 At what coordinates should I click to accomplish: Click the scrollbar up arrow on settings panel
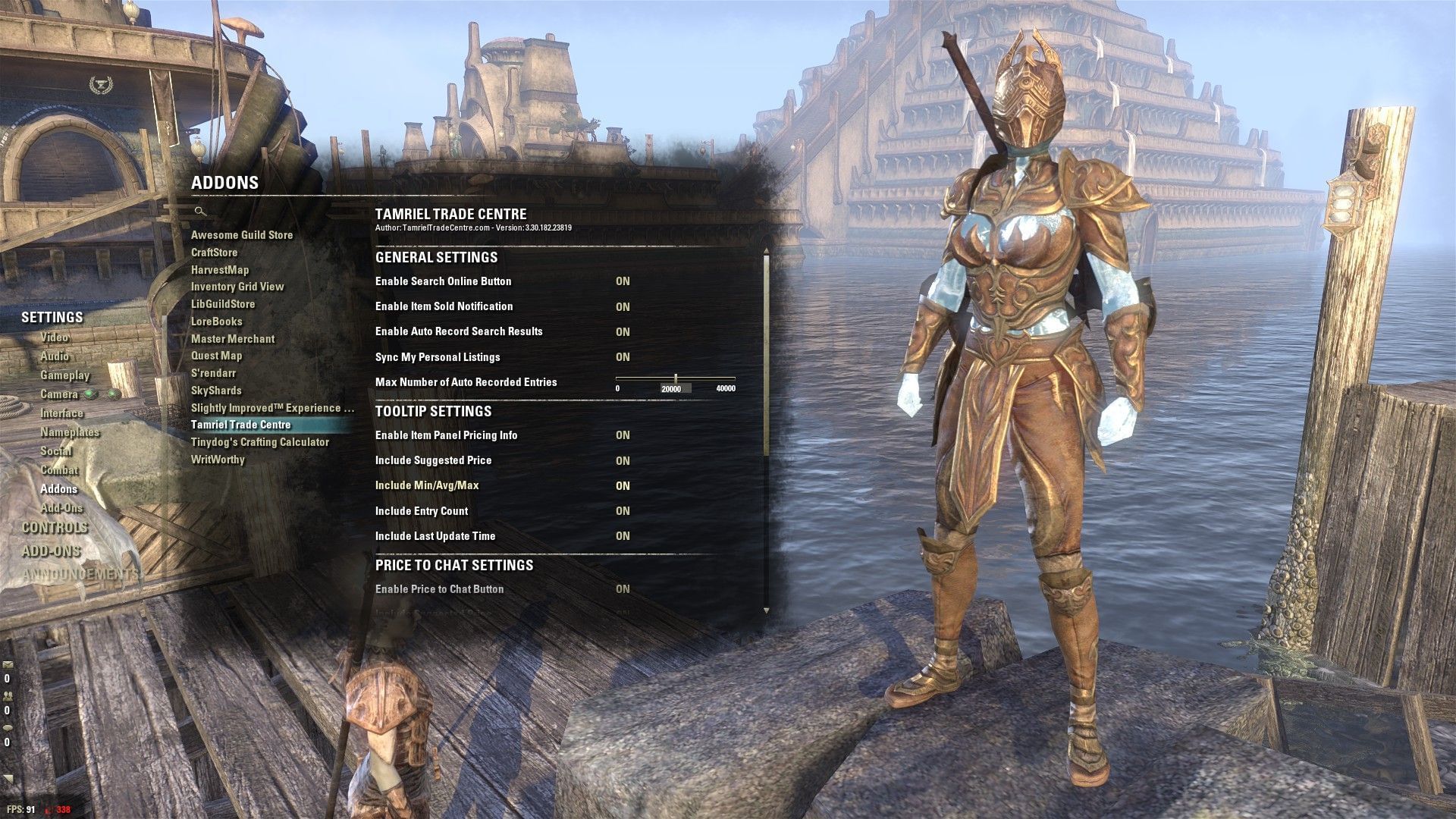click(767, 249)
